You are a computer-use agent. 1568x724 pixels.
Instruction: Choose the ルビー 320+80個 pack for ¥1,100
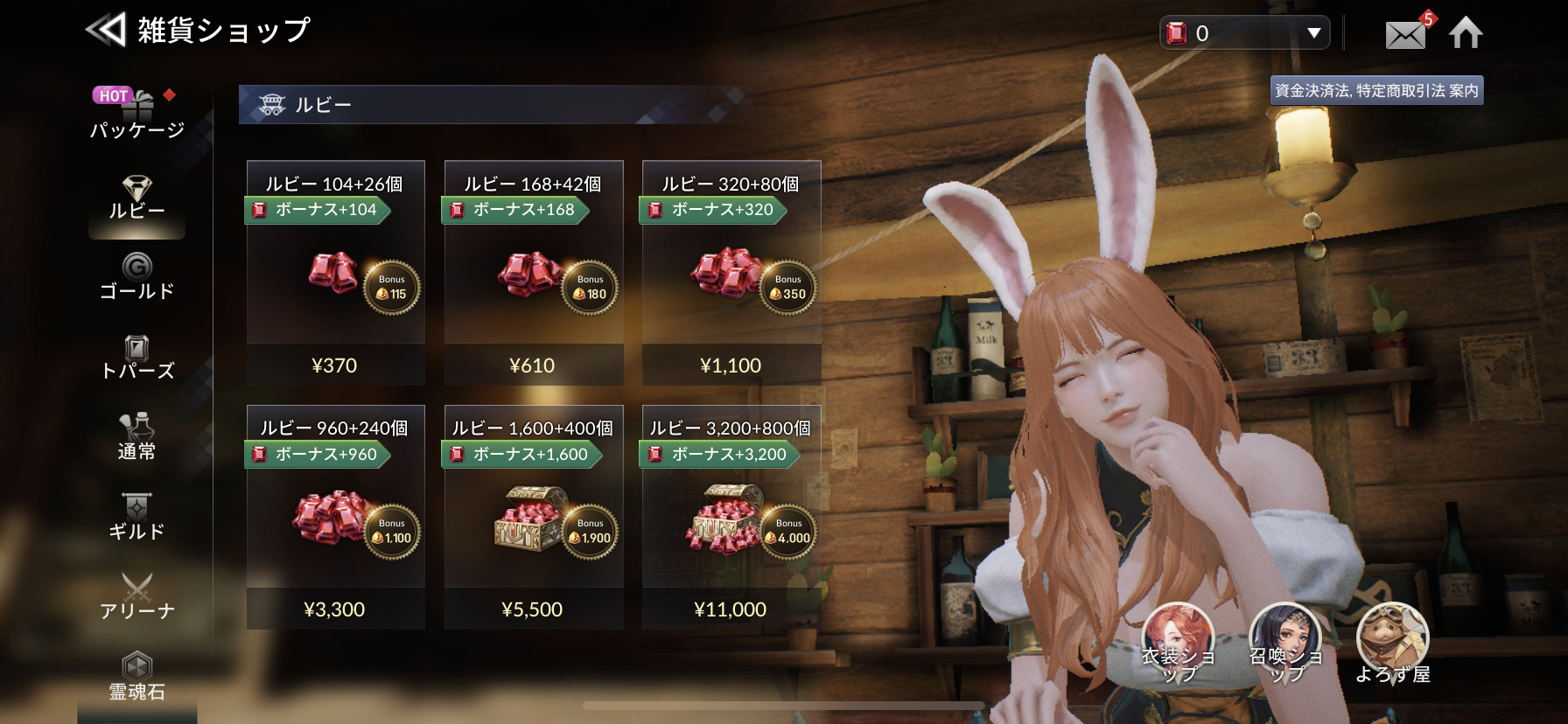[x=731, y=273]
